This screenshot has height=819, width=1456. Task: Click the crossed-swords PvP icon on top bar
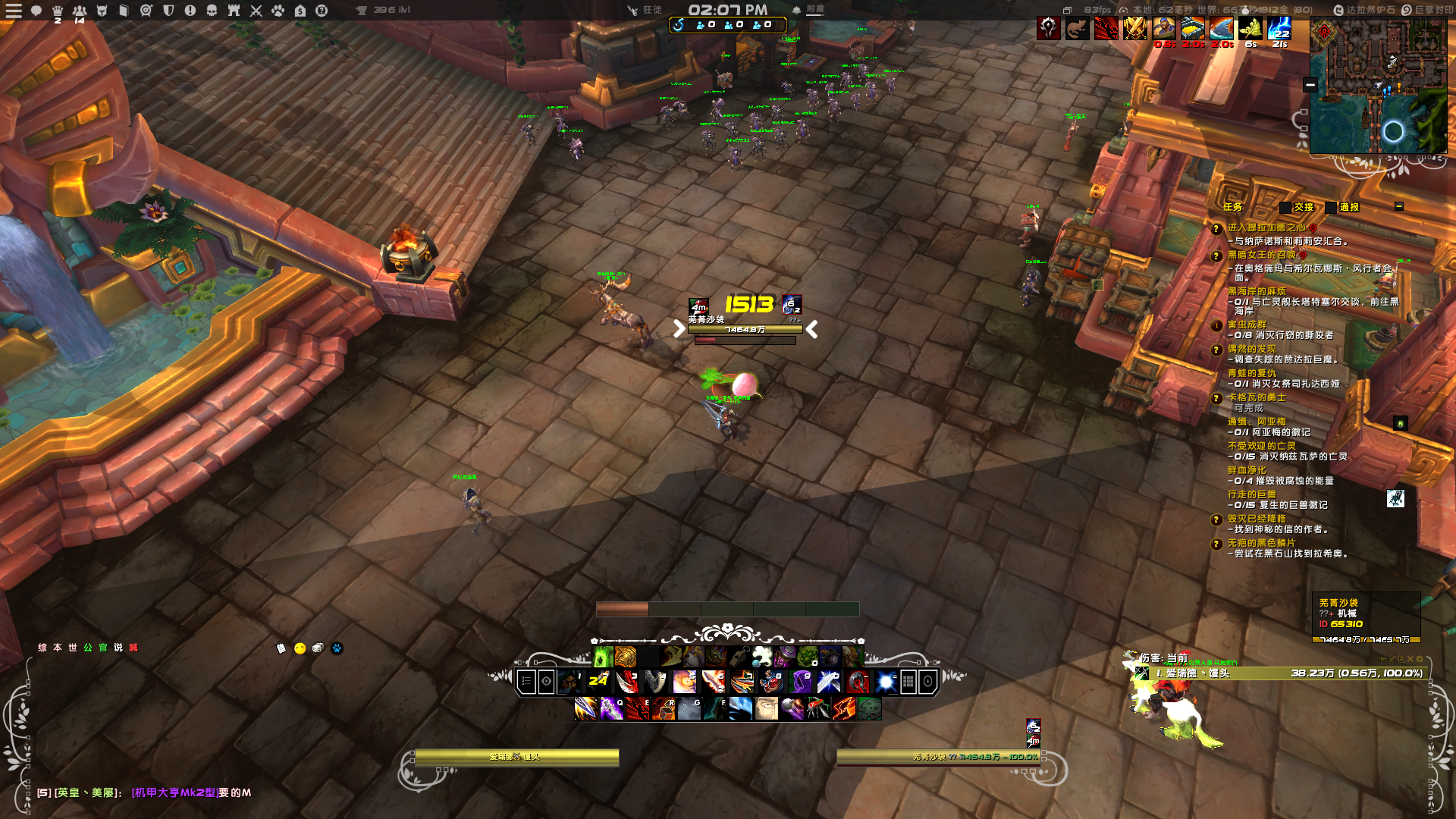pyautogui.click(x=255, y=11)
